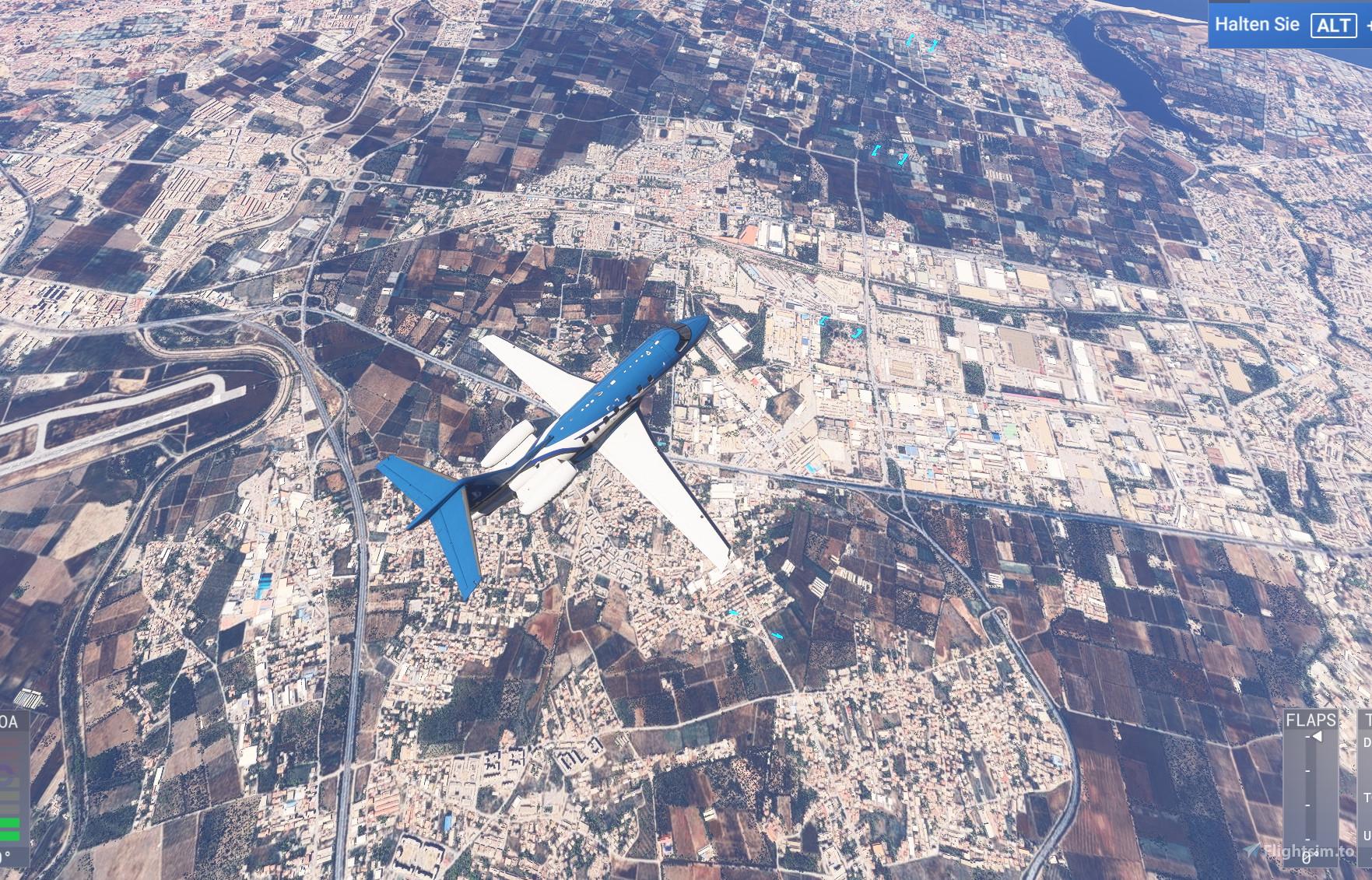Click the Flightsim.to paper airplane logo

(x=1252, y=850)
